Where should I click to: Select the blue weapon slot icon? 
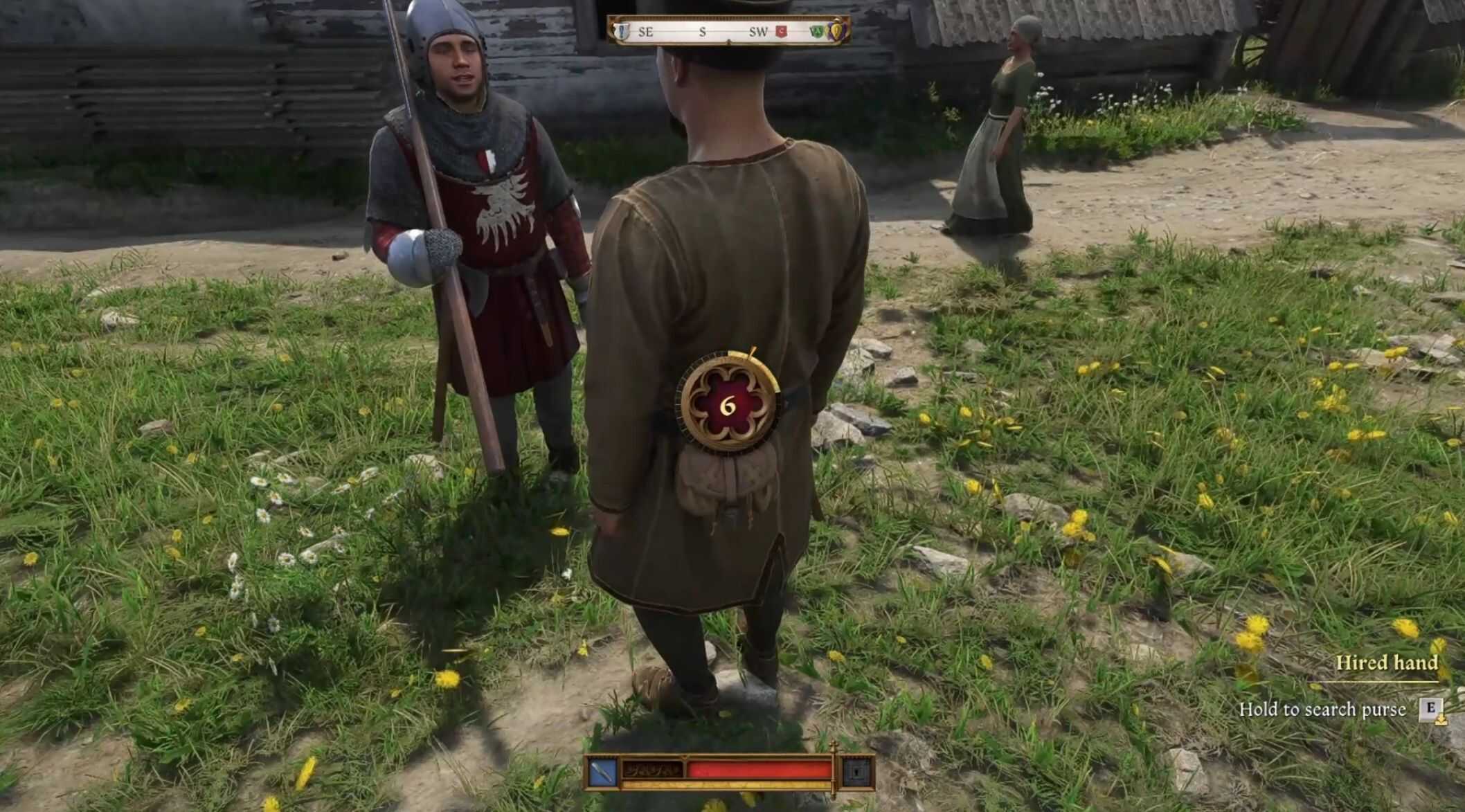pos(602,770)
